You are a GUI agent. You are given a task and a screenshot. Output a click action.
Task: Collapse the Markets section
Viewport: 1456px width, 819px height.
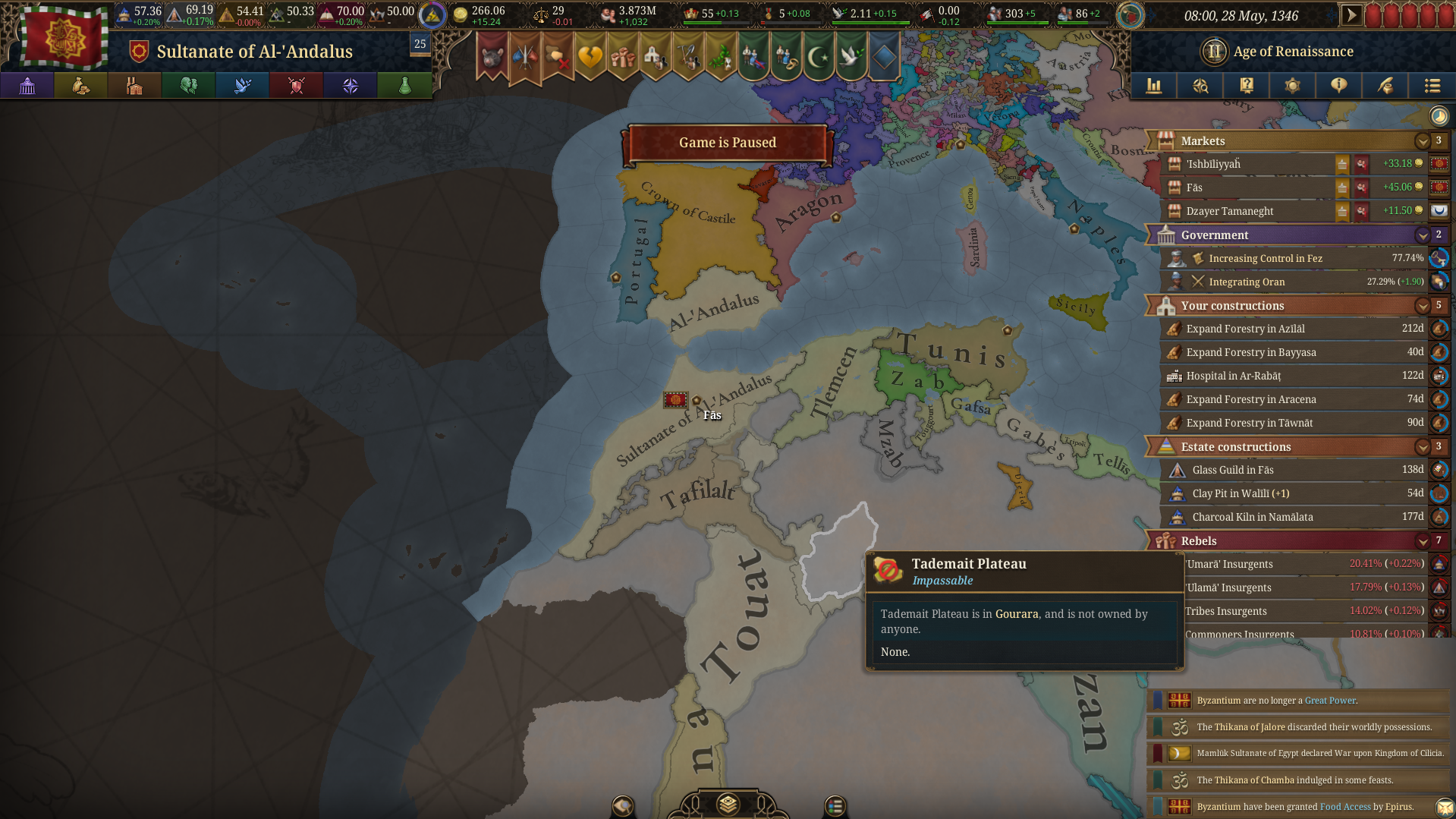1423,140
